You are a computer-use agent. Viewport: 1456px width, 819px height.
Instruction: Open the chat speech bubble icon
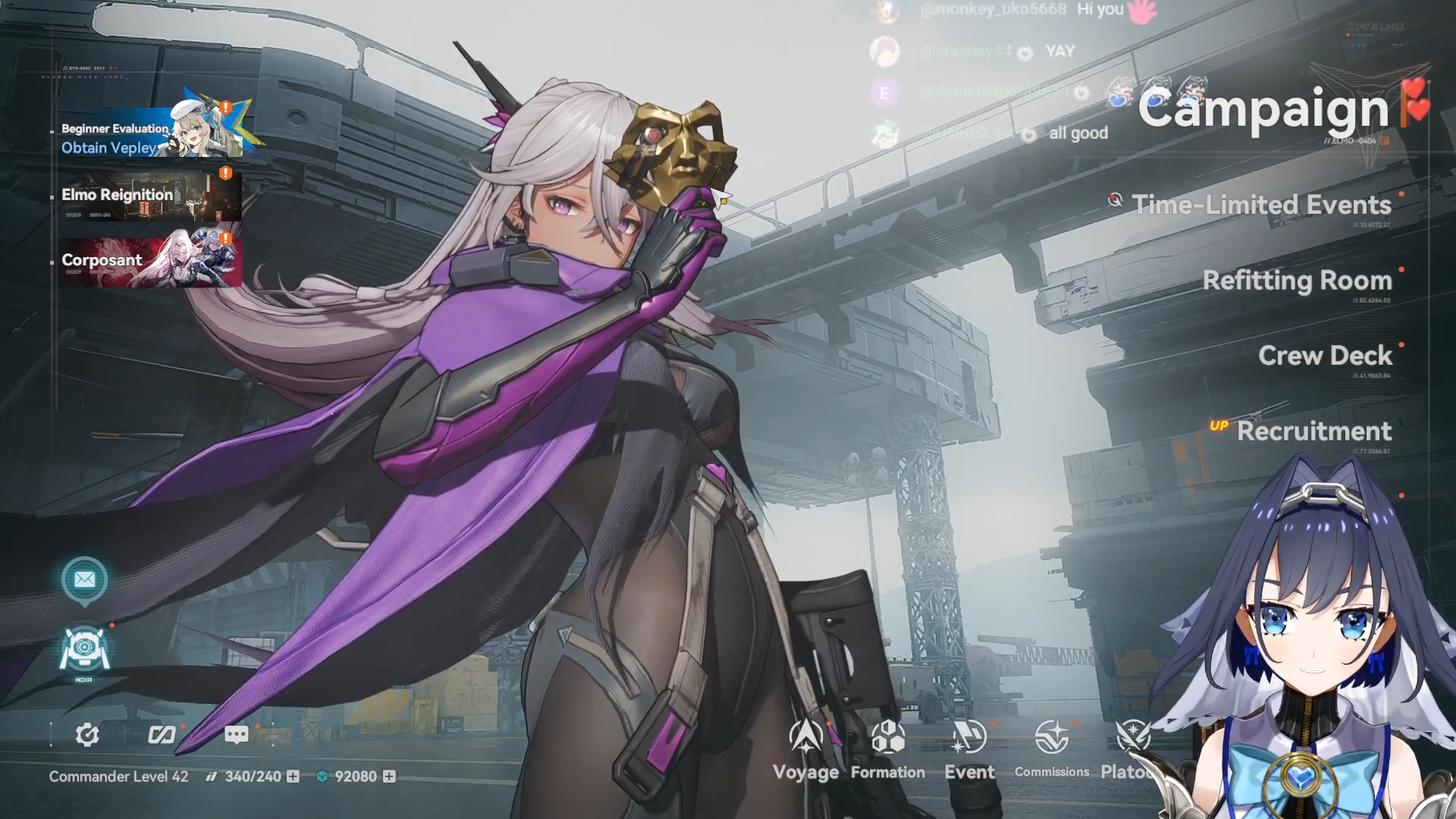236,735
